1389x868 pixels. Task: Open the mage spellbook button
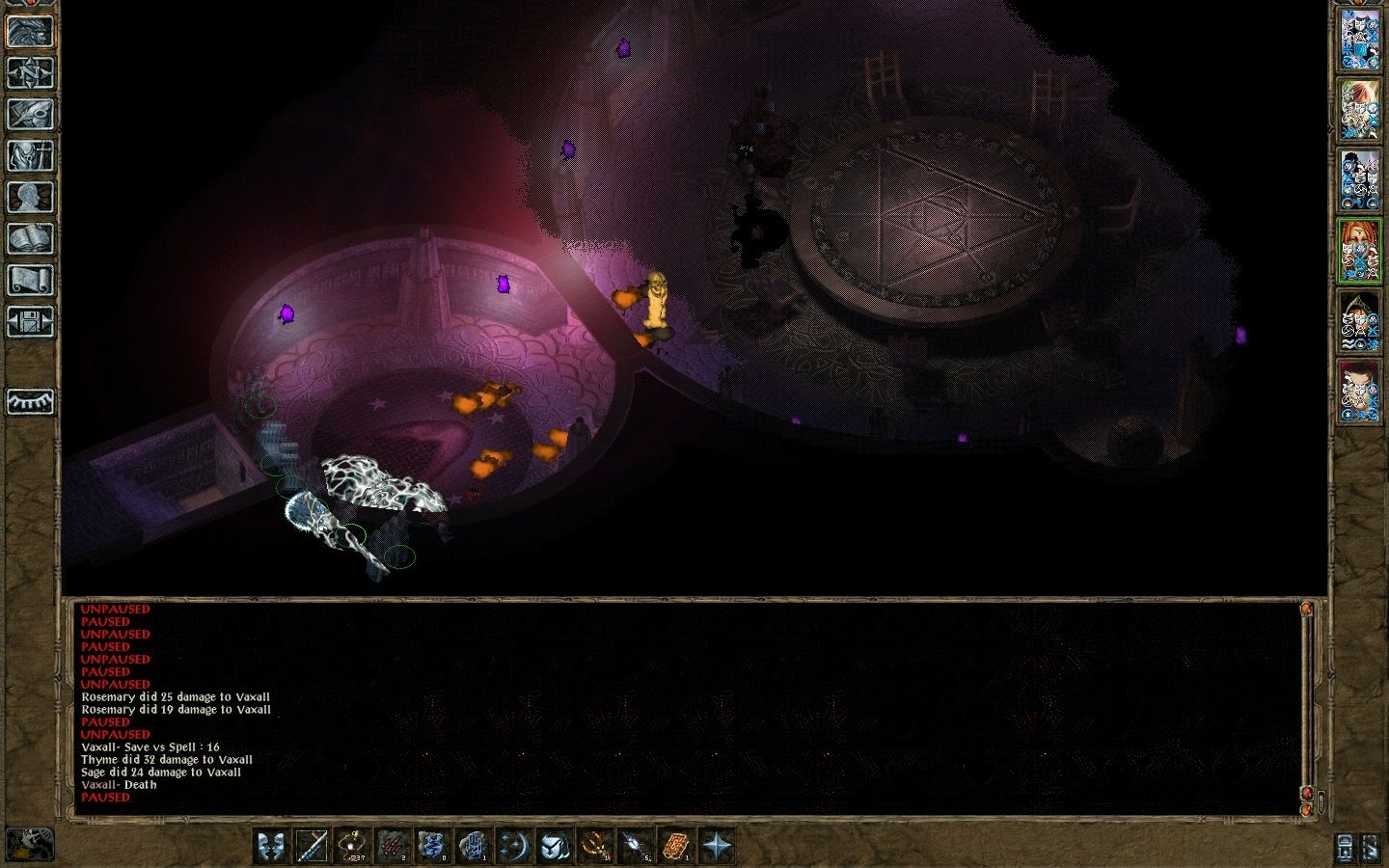30,238
